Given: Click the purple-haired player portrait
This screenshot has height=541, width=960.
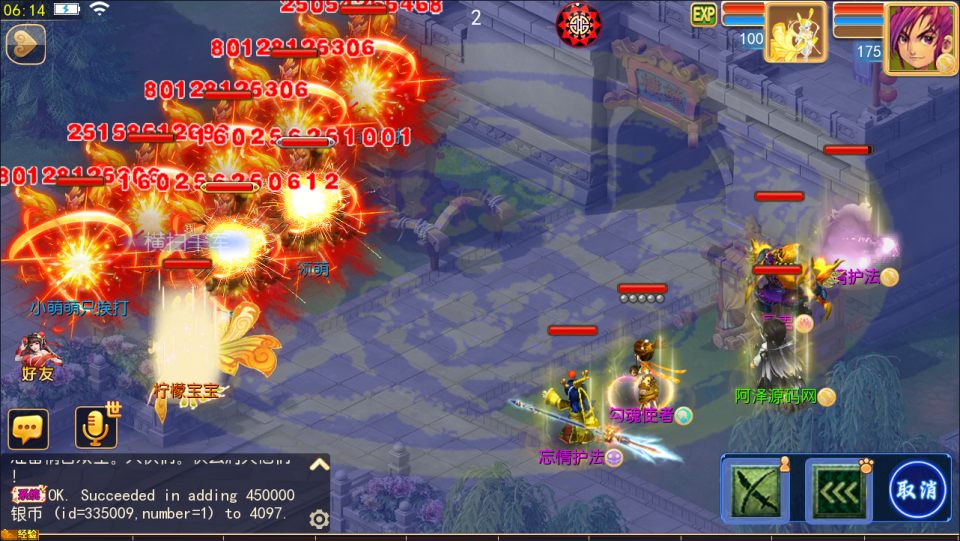Looking at the screenshot, I should click(x=920, y=37).
